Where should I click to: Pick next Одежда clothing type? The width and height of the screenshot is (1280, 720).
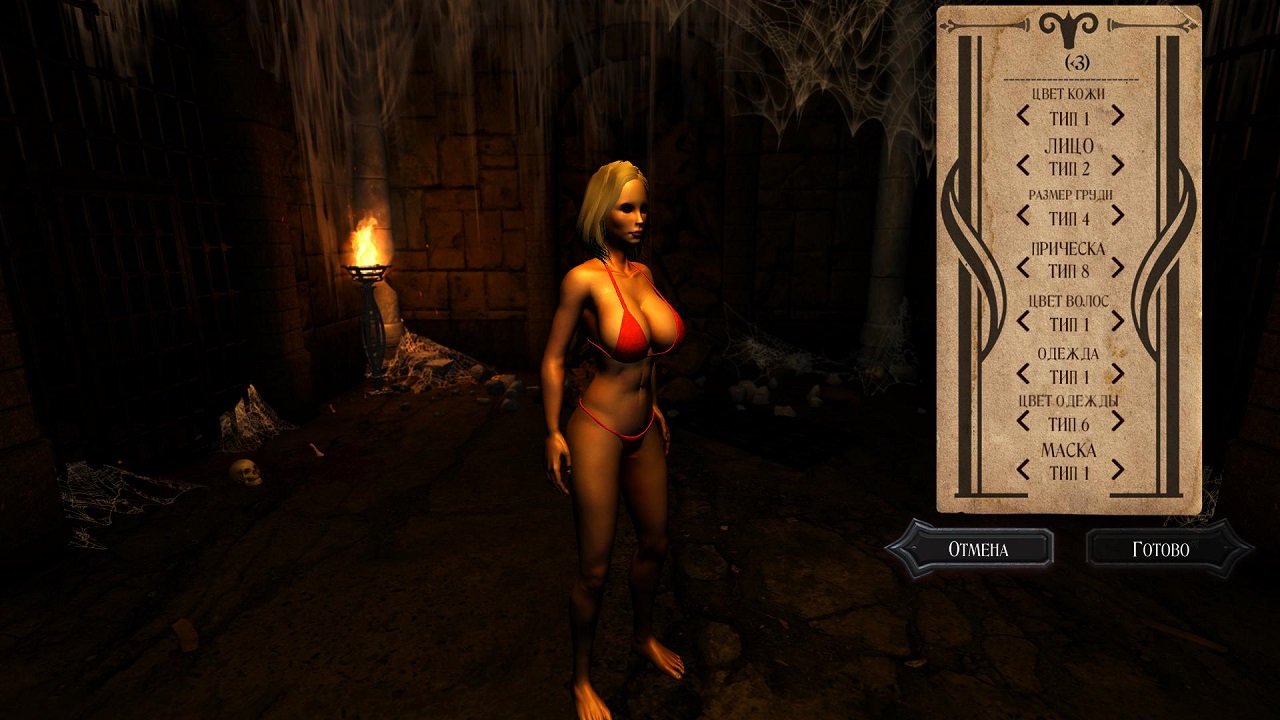[1117, 374]
